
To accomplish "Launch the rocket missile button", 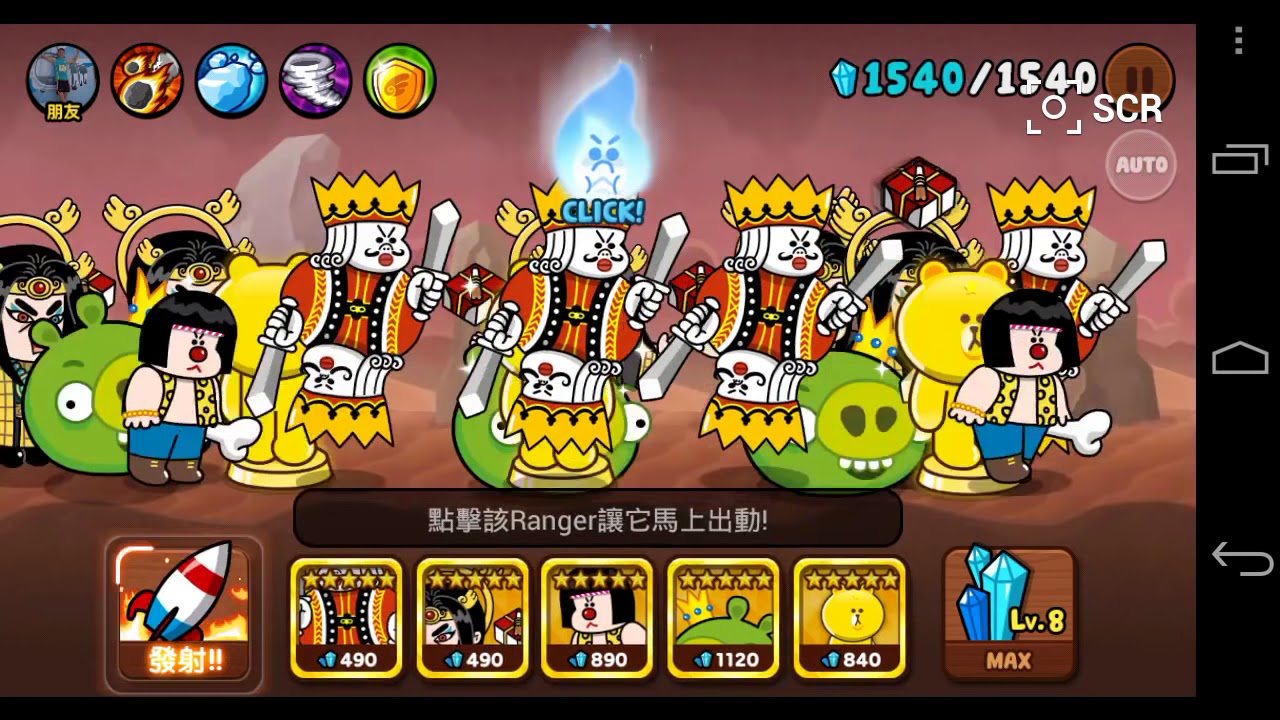I will point(184,614).
